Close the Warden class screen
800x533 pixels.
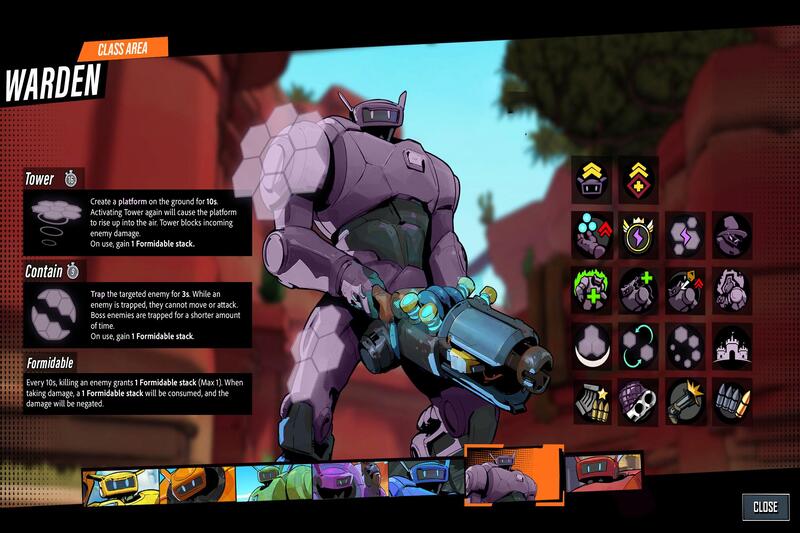765,506
